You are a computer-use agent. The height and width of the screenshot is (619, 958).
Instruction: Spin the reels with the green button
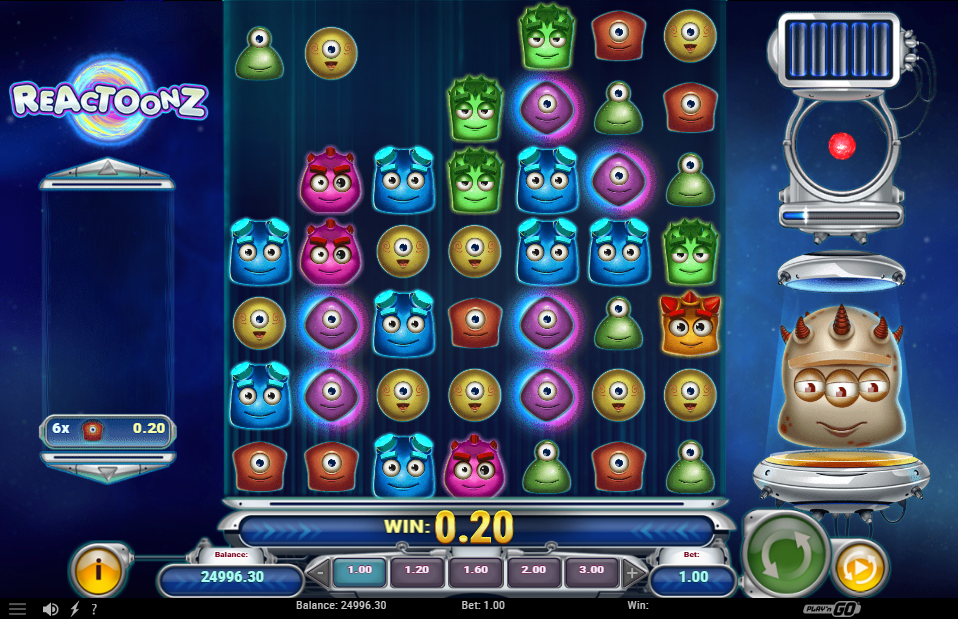point(787,553)
